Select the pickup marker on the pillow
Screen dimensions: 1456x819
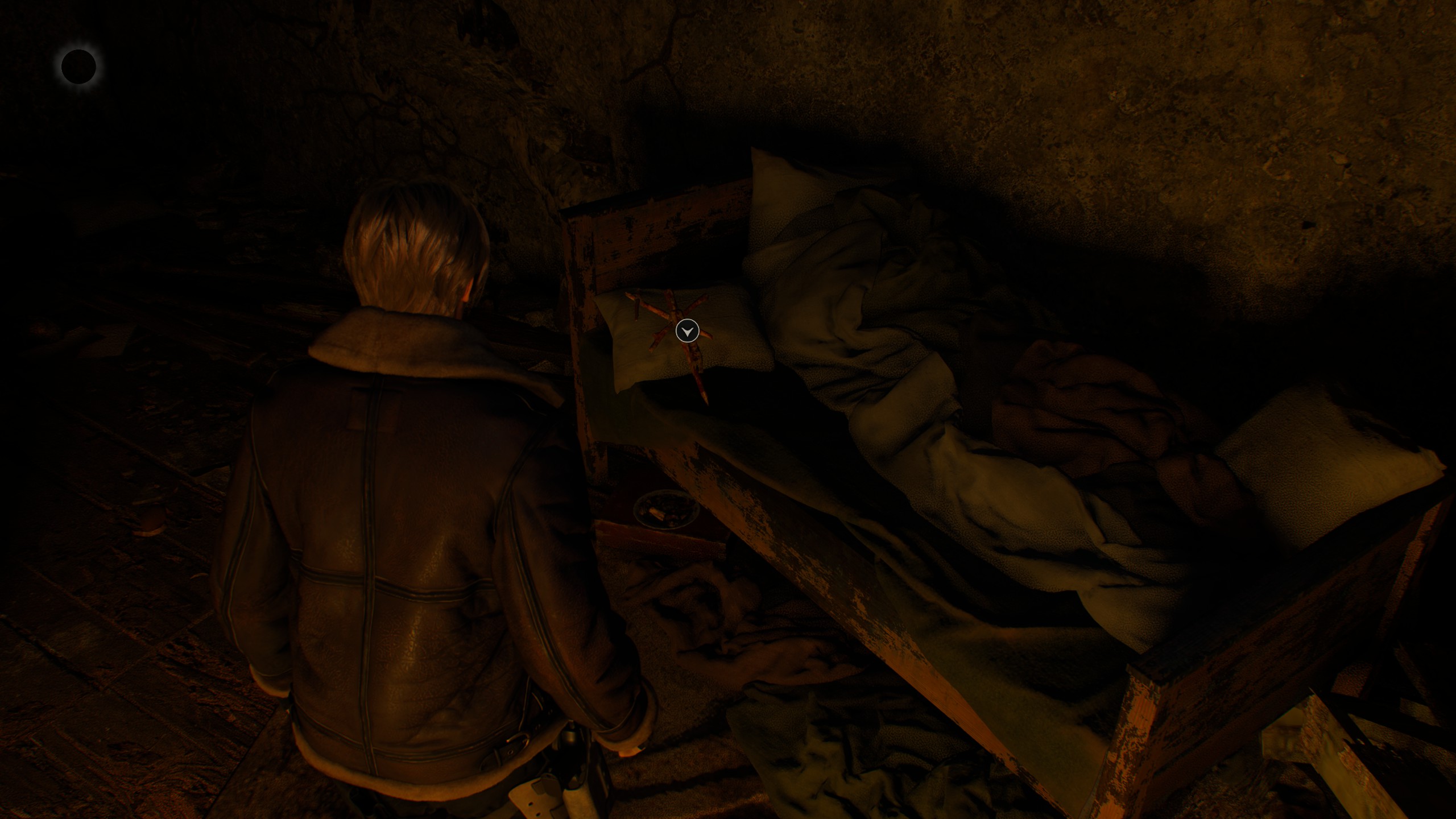point(687,330)
